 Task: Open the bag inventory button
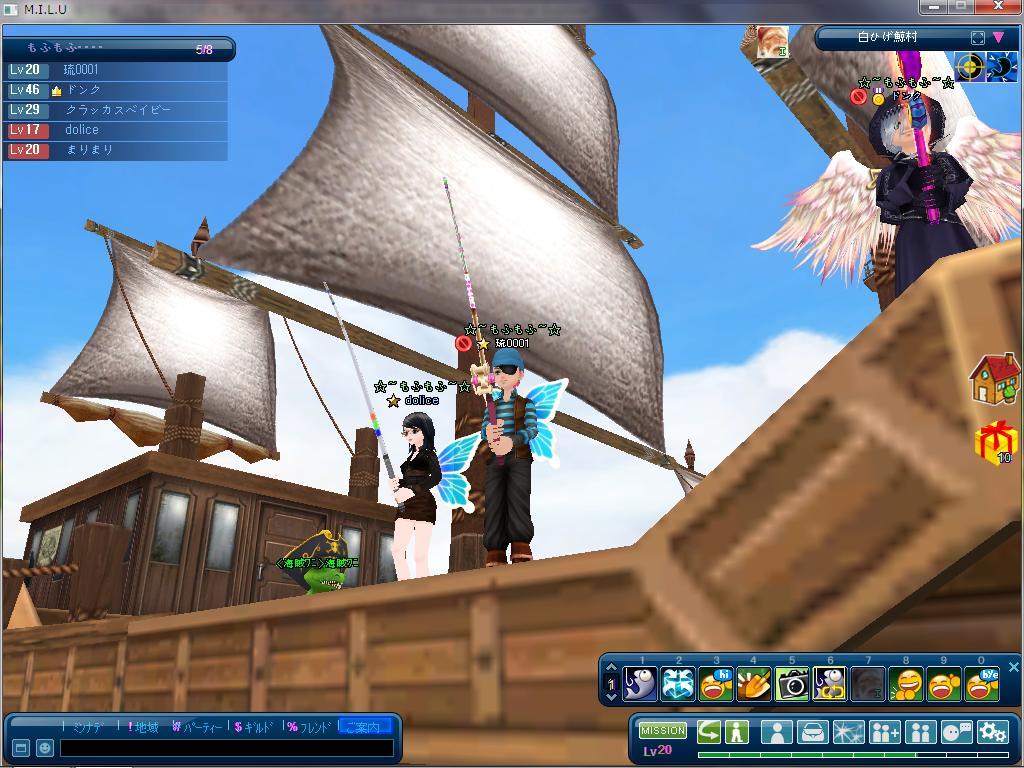(x=812, y=732)
